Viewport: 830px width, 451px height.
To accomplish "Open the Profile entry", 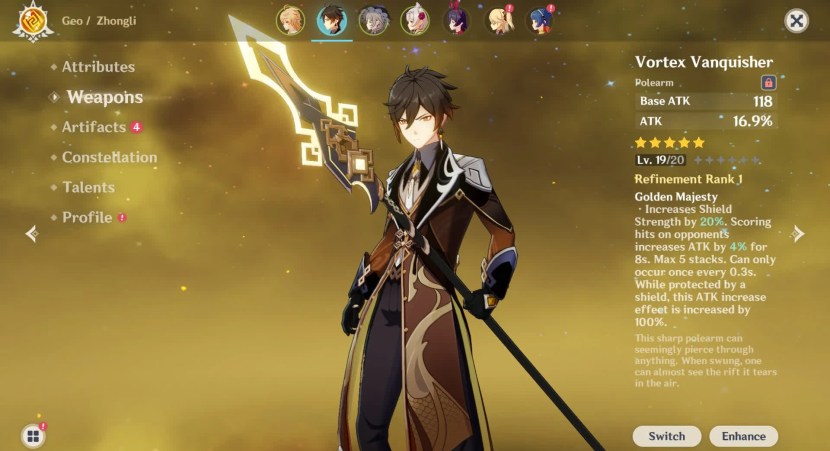I will pyautogui.click(x=87, y=217).
